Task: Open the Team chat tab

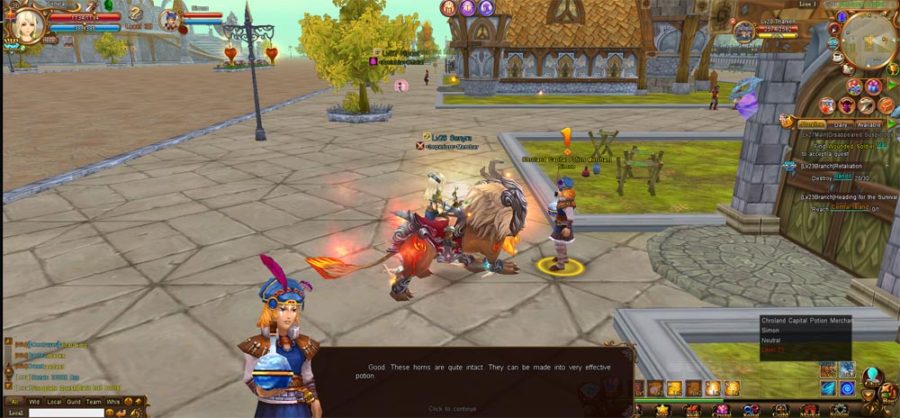Action: coord(94,401)
